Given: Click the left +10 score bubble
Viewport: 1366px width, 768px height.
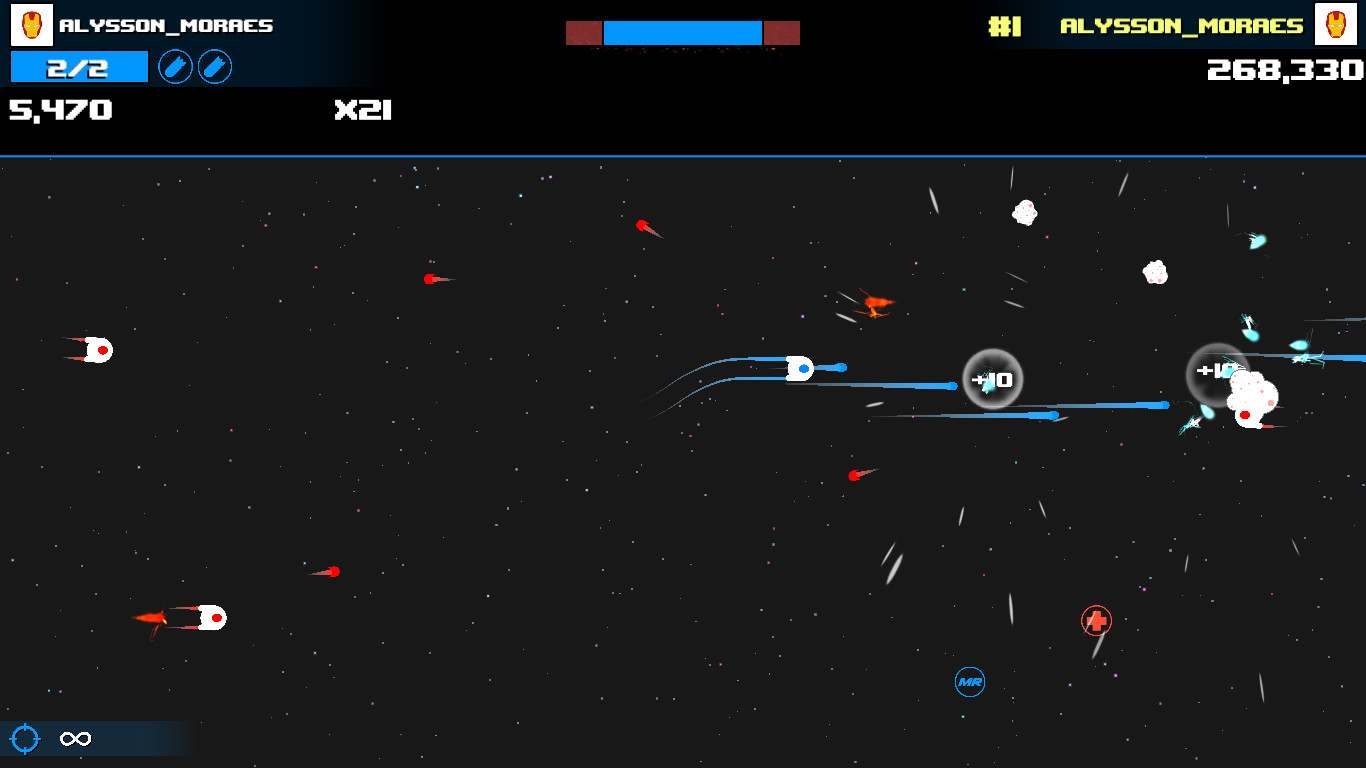Looking at the screenshot, I should [991, 378].
